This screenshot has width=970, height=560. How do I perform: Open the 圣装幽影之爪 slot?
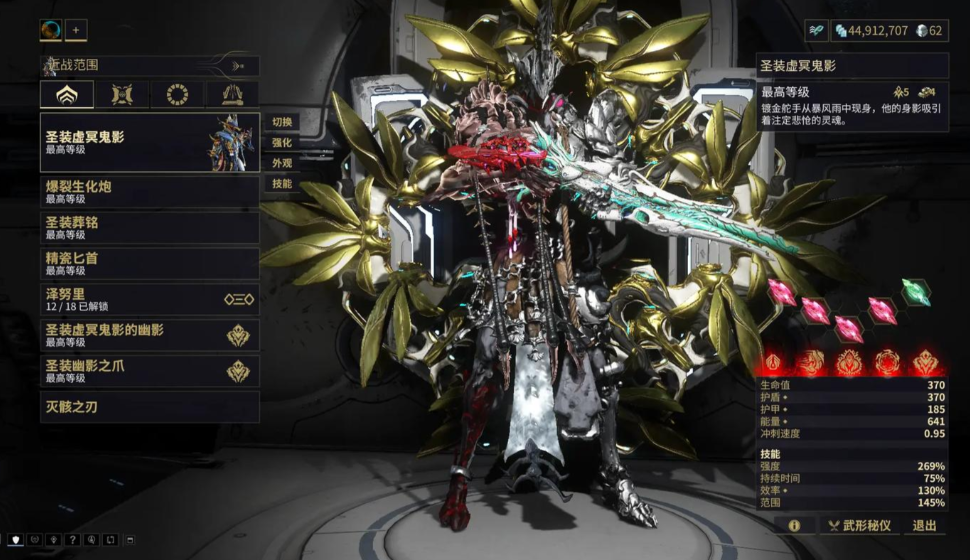149,371
